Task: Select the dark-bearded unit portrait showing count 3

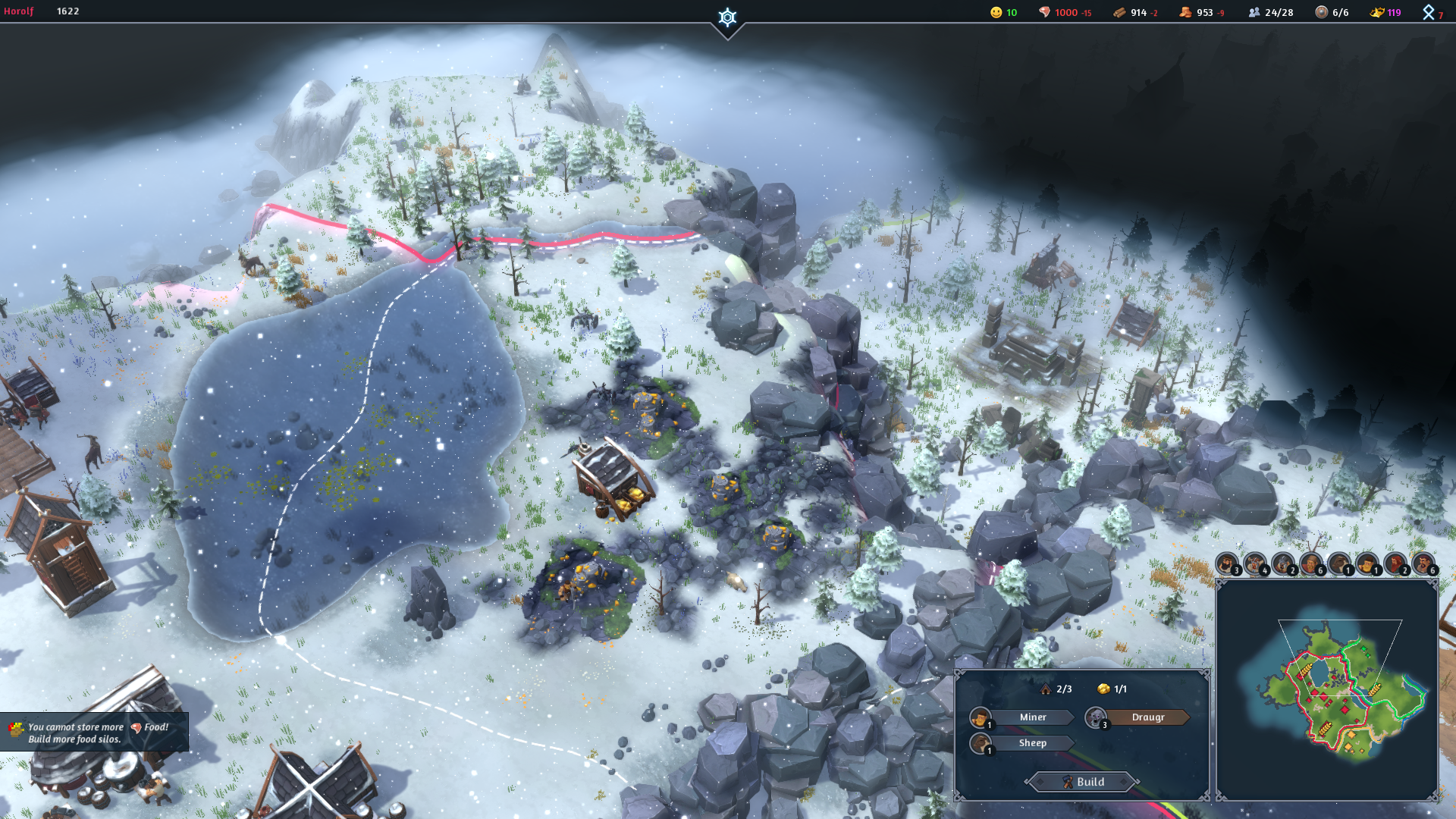Action: pos(1226,564)
